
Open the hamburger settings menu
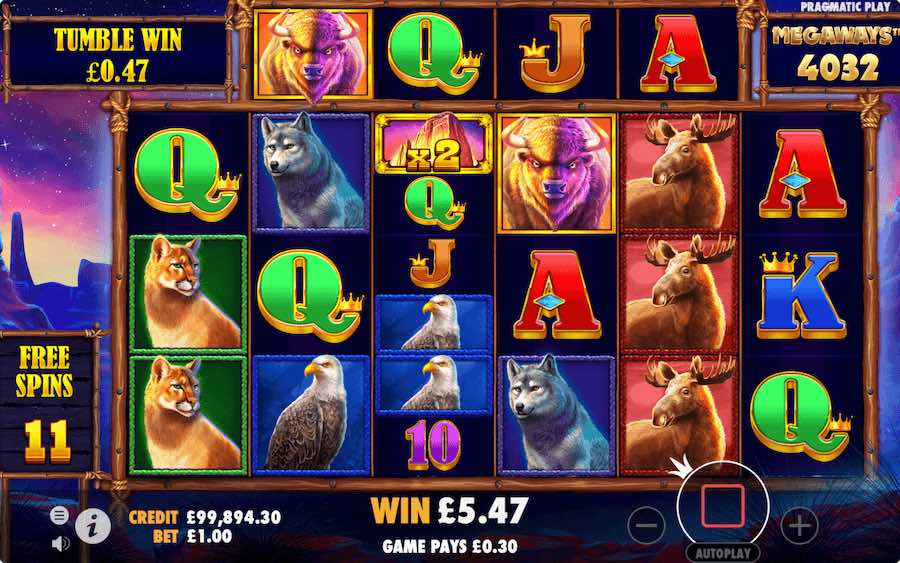click(60, 514)
